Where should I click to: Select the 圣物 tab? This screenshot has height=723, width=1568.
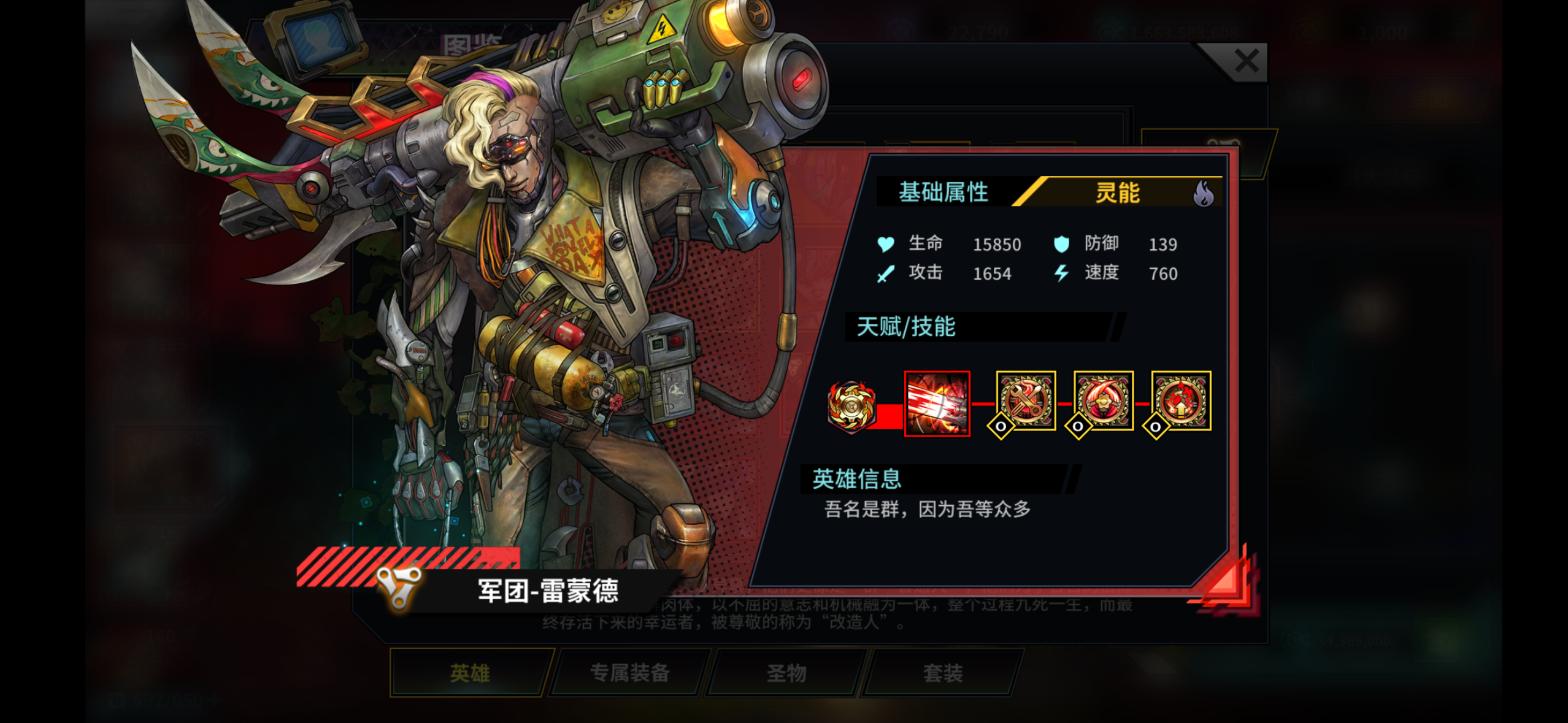point(786,673)
